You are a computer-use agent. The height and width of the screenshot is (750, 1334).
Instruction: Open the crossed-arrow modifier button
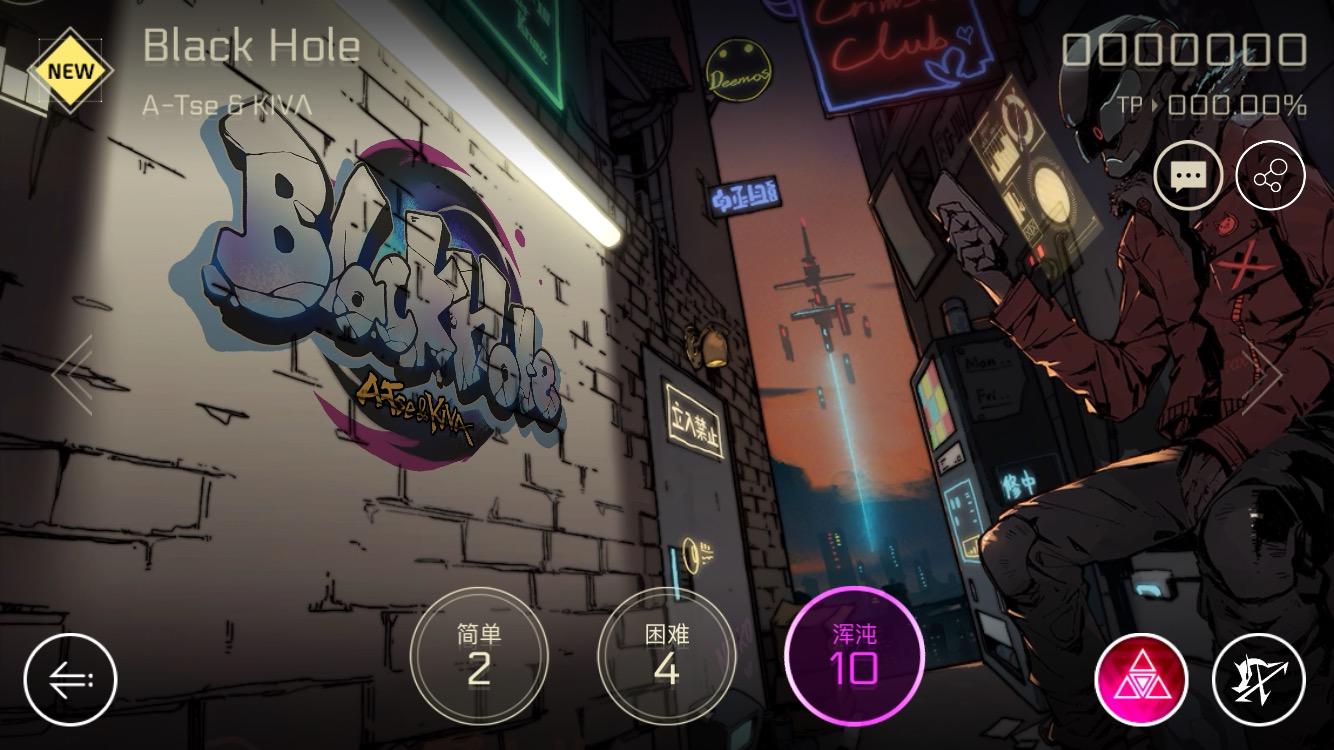1259,680
